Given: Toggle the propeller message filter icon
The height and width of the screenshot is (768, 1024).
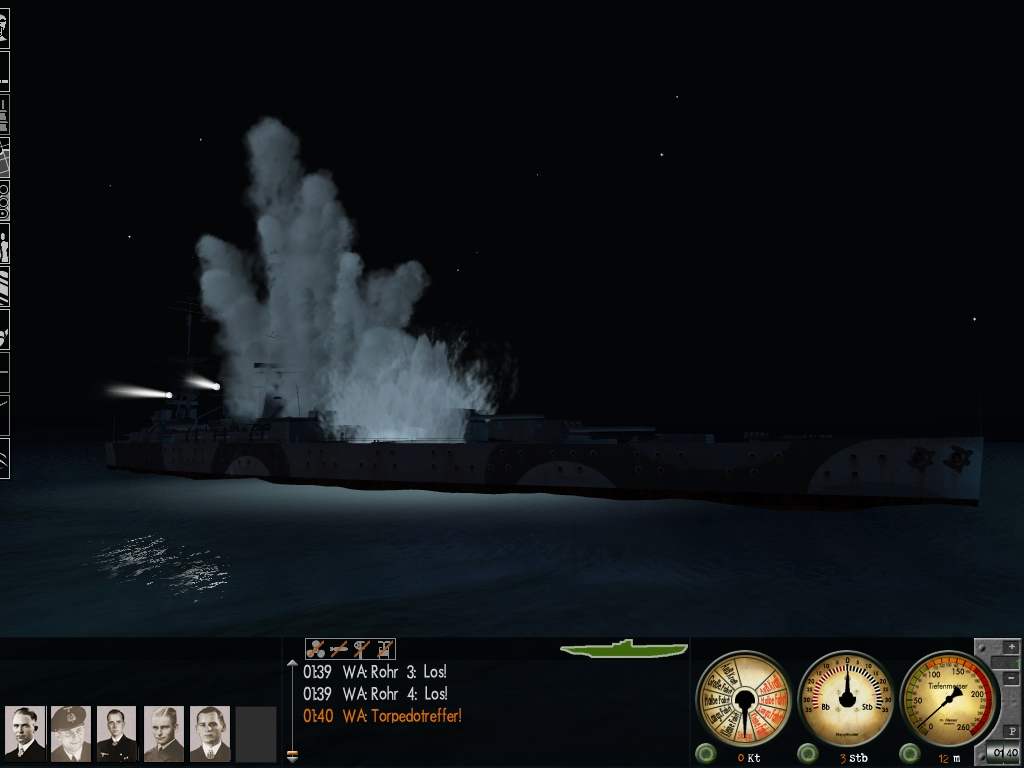Looking at the screenshot, I should tap(316, 649).
